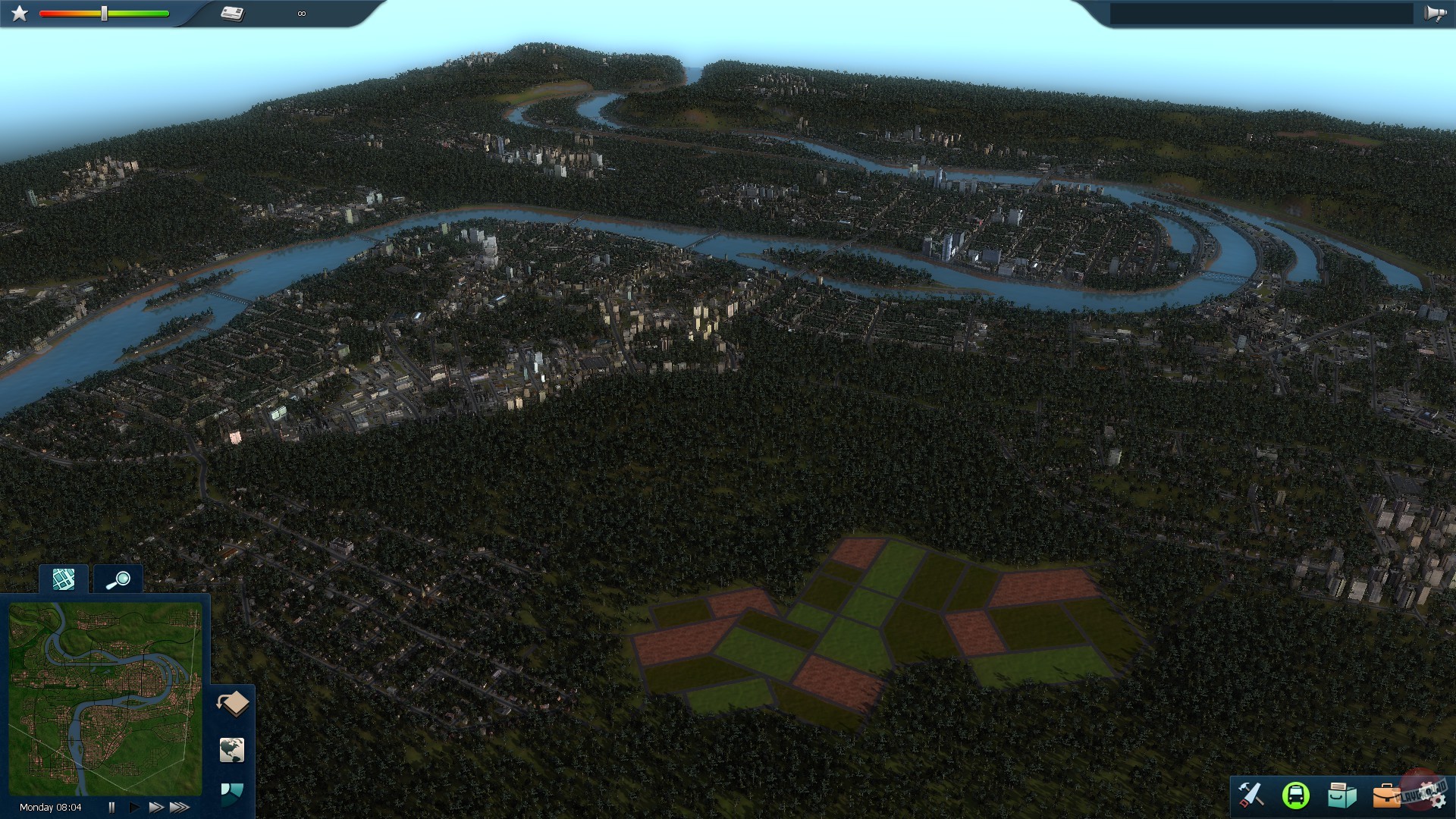The height and width of the screenshot is (819, 1456).
Task: Switch to the map view tab on the minimap
Action: point(64,579)
